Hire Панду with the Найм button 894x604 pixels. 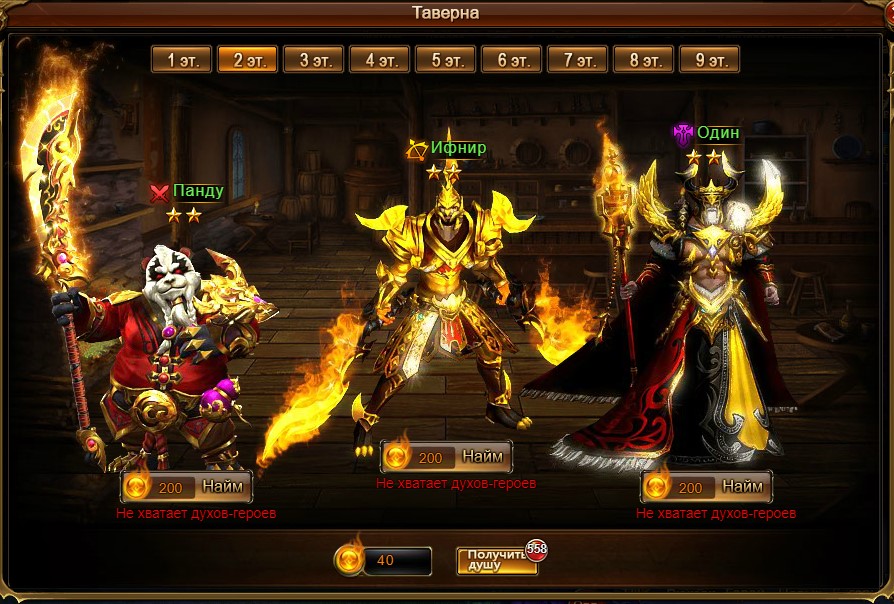222,487
